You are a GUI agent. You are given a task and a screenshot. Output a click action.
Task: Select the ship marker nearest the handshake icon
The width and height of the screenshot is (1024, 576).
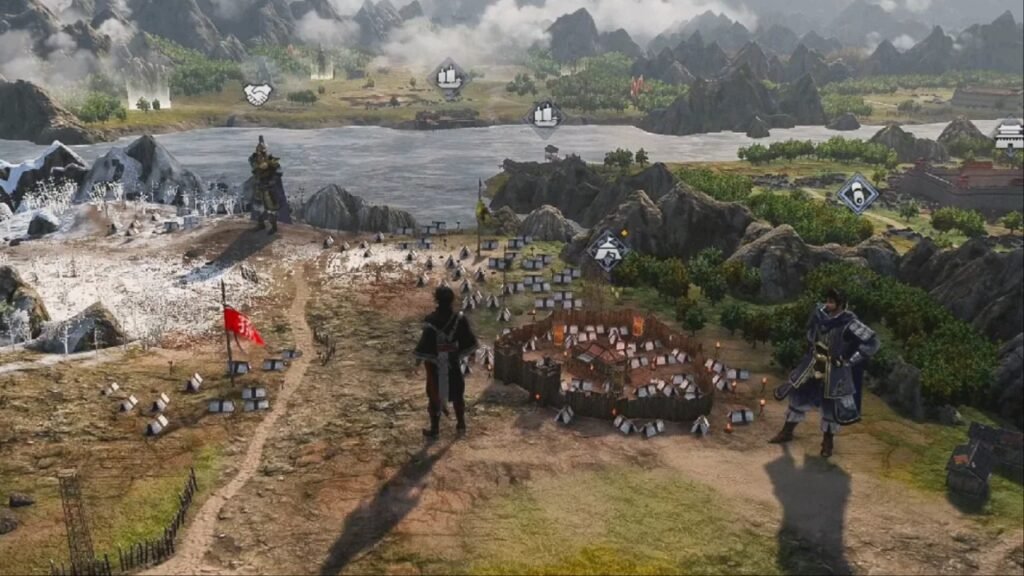pos(448,75)
